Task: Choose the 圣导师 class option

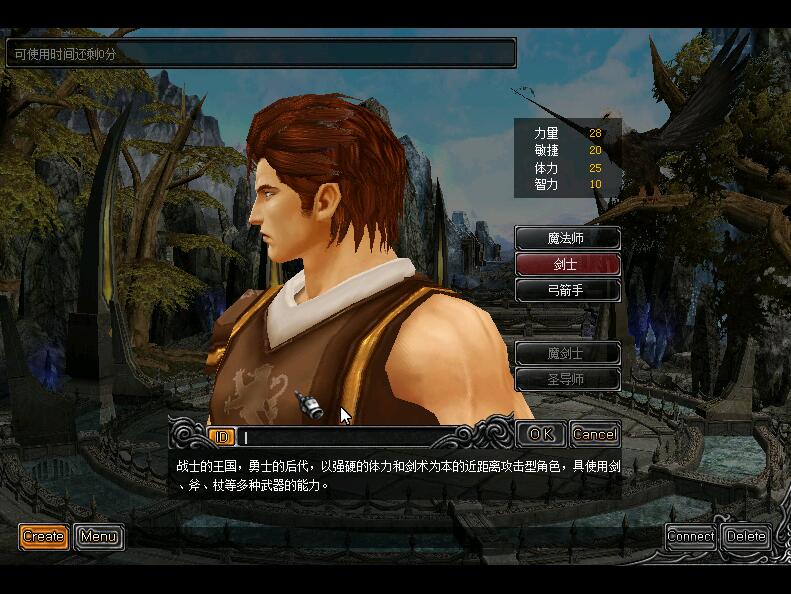Action: 567,379
